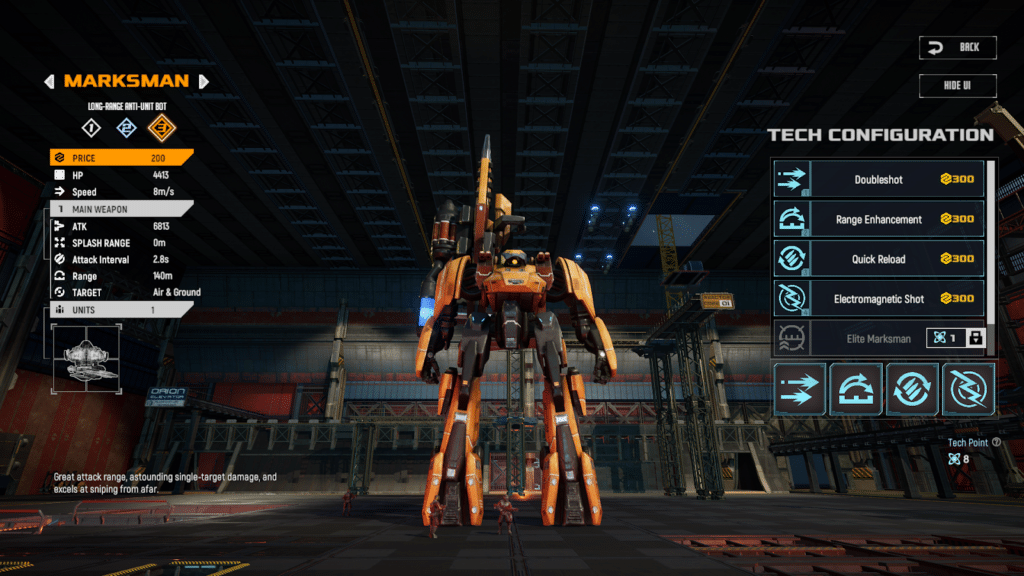Go back using the Back button

tap(958, 47)
